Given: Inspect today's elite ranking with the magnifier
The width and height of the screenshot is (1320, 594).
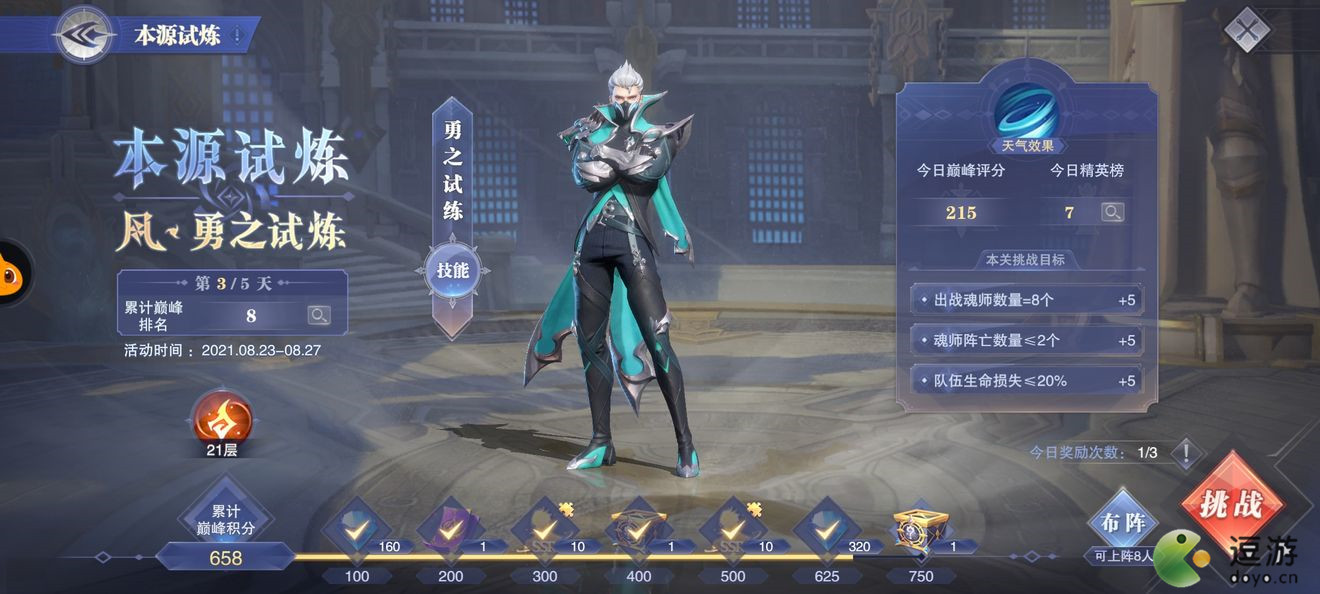Looking at the screenshot, I should point(1112,212).
